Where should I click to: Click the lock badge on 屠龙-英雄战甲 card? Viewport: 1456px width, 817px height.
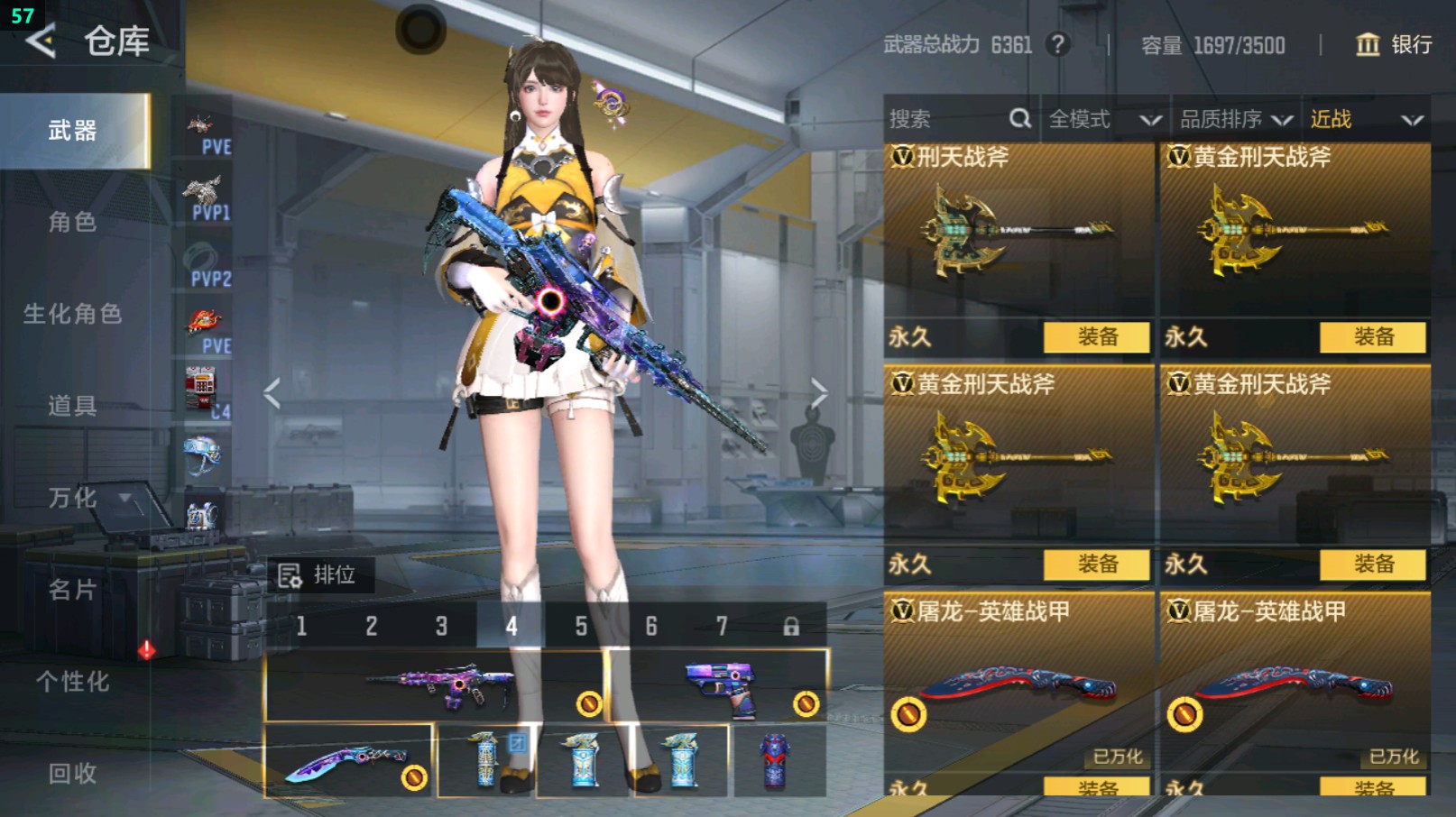tap(909, 714)
